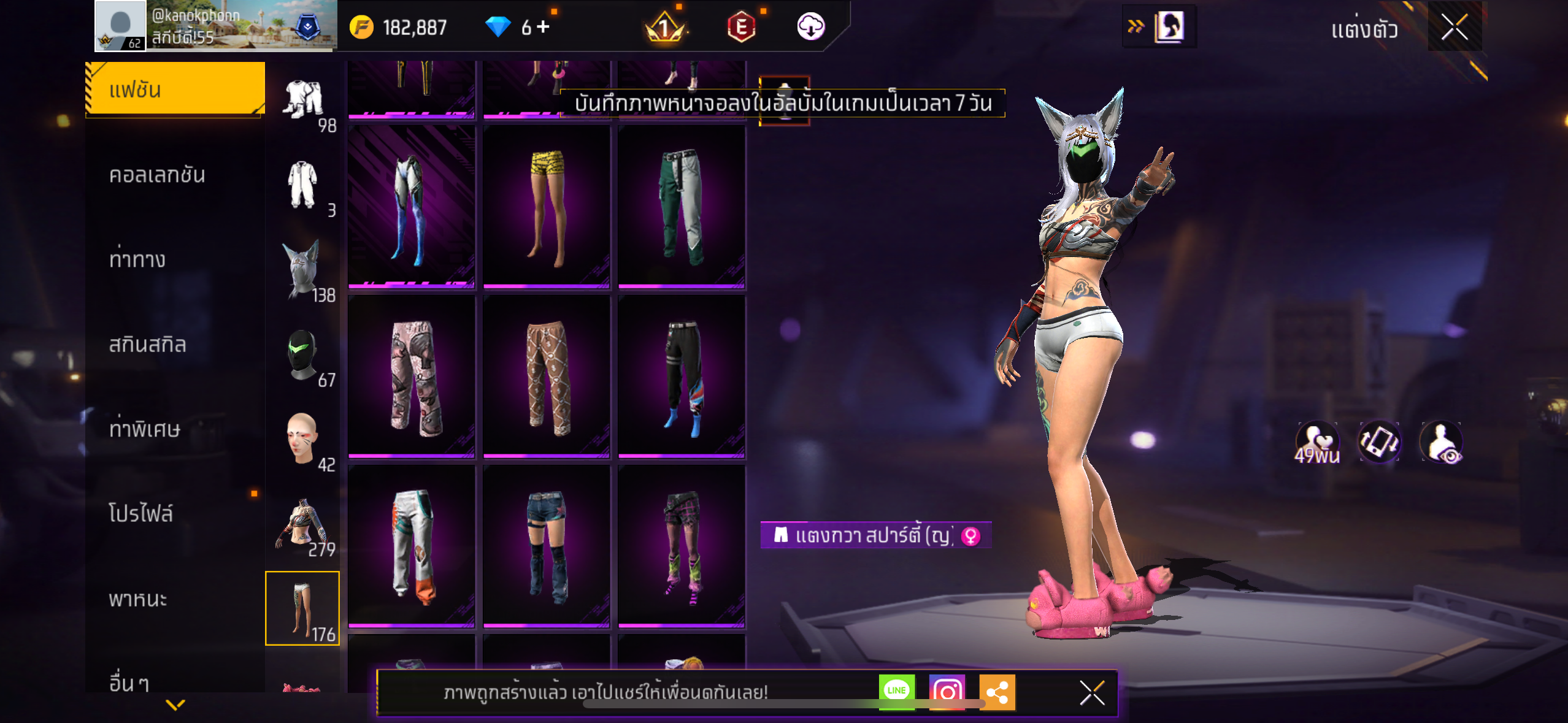Open the green mask category
The height and width of the screenshot is (723, 1568).
click(302, 356)
